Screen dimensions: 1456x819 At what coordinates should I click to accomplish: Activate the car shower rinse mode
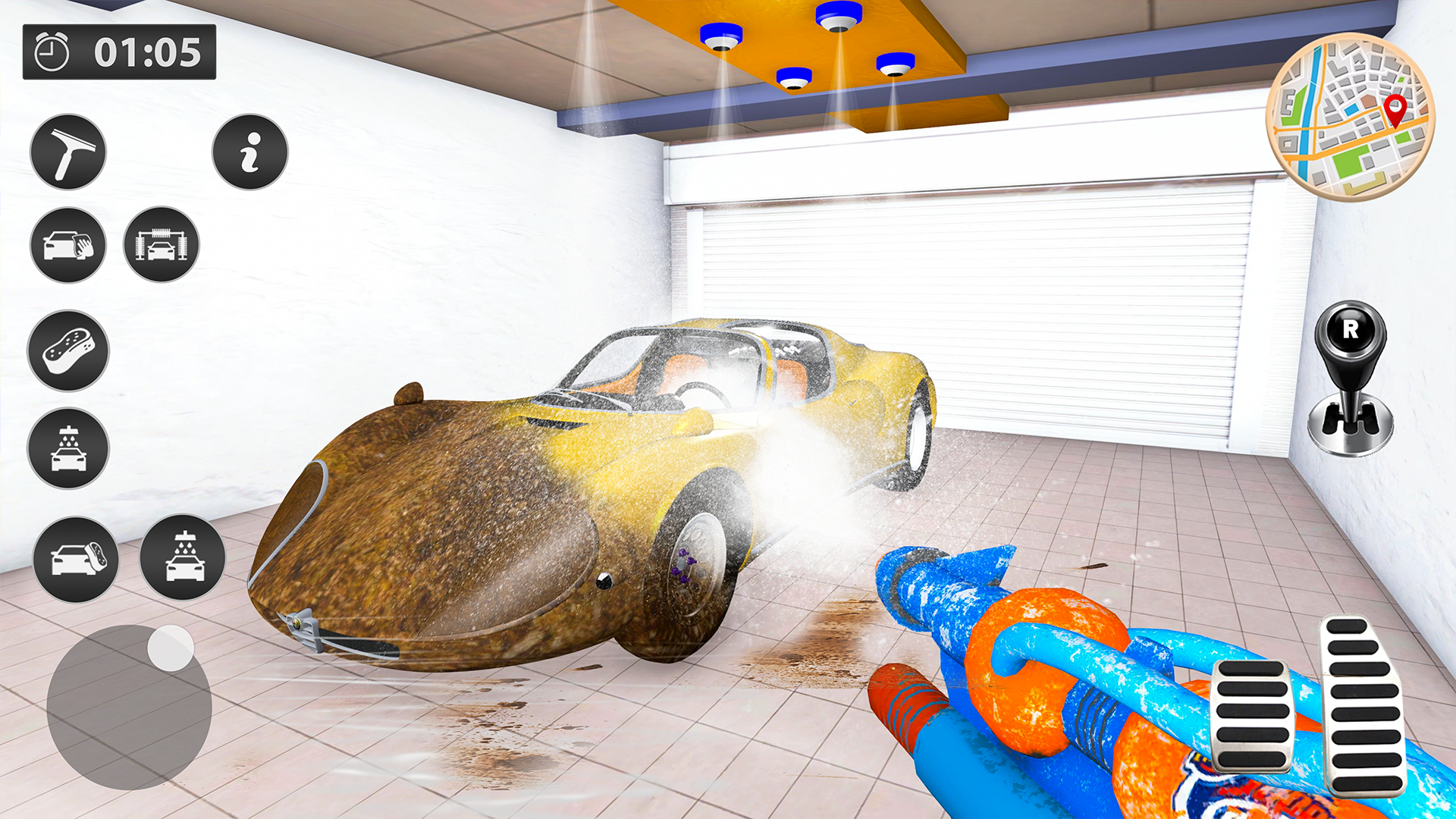pyautogui.click(x=67, y=447)
